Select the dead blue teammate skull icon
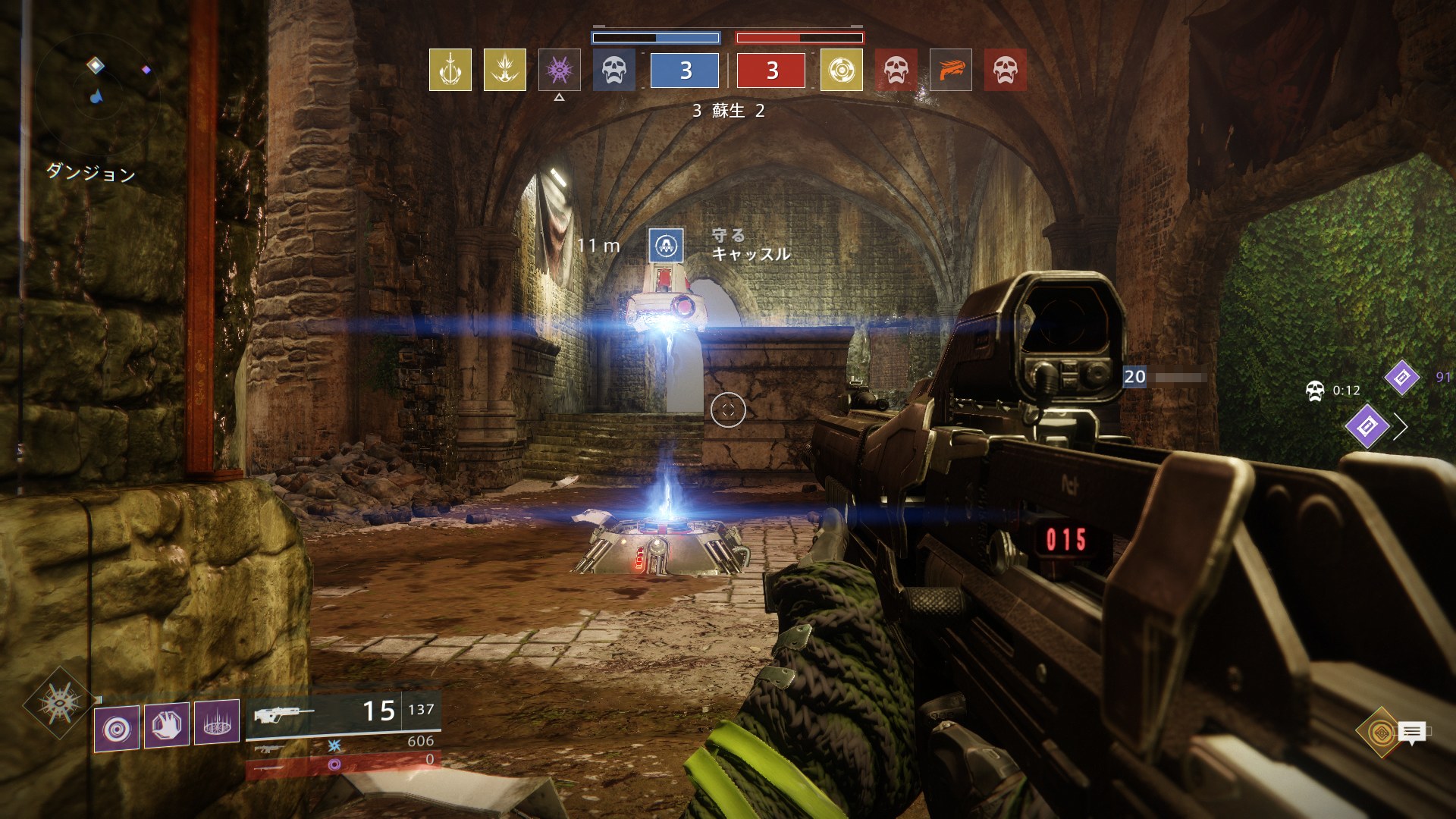Image resolution: width=1456 pixels, height=819 pixels. click(x=614, y=70)
